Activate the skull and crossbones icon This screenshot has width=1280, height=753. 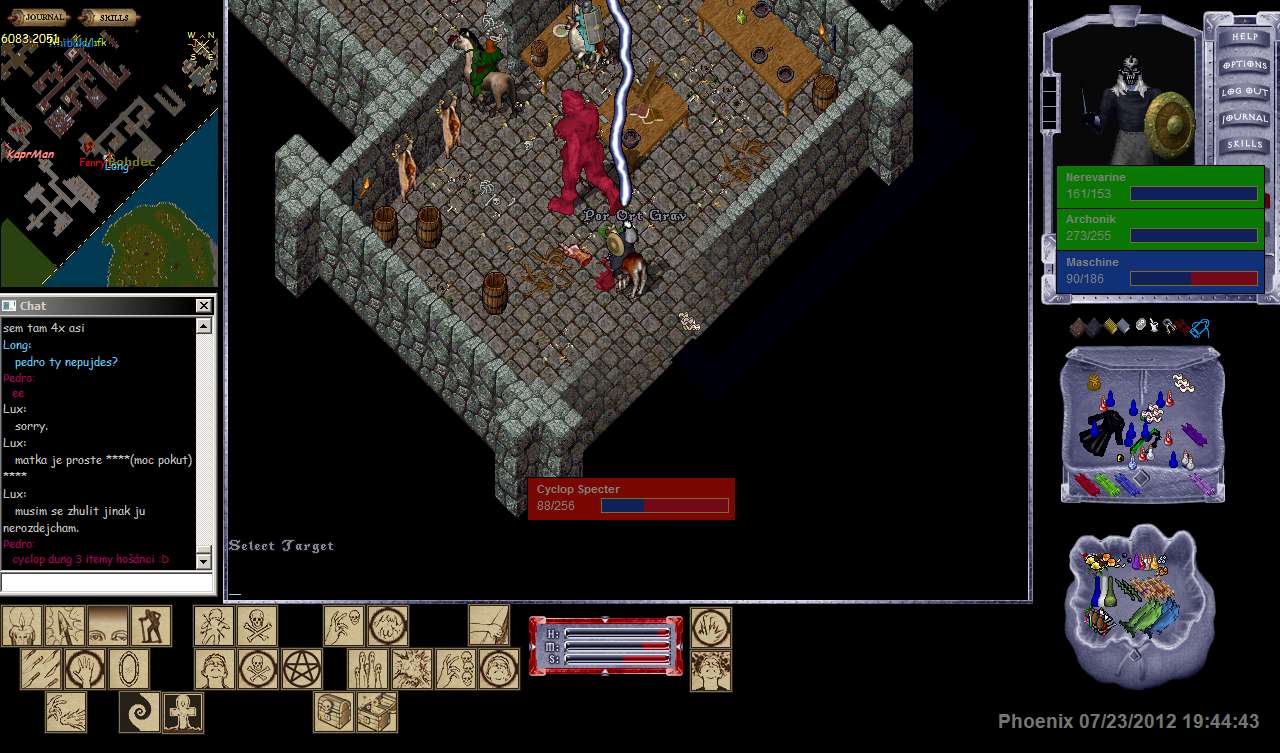pyautogui.click(x=257, y=626)
